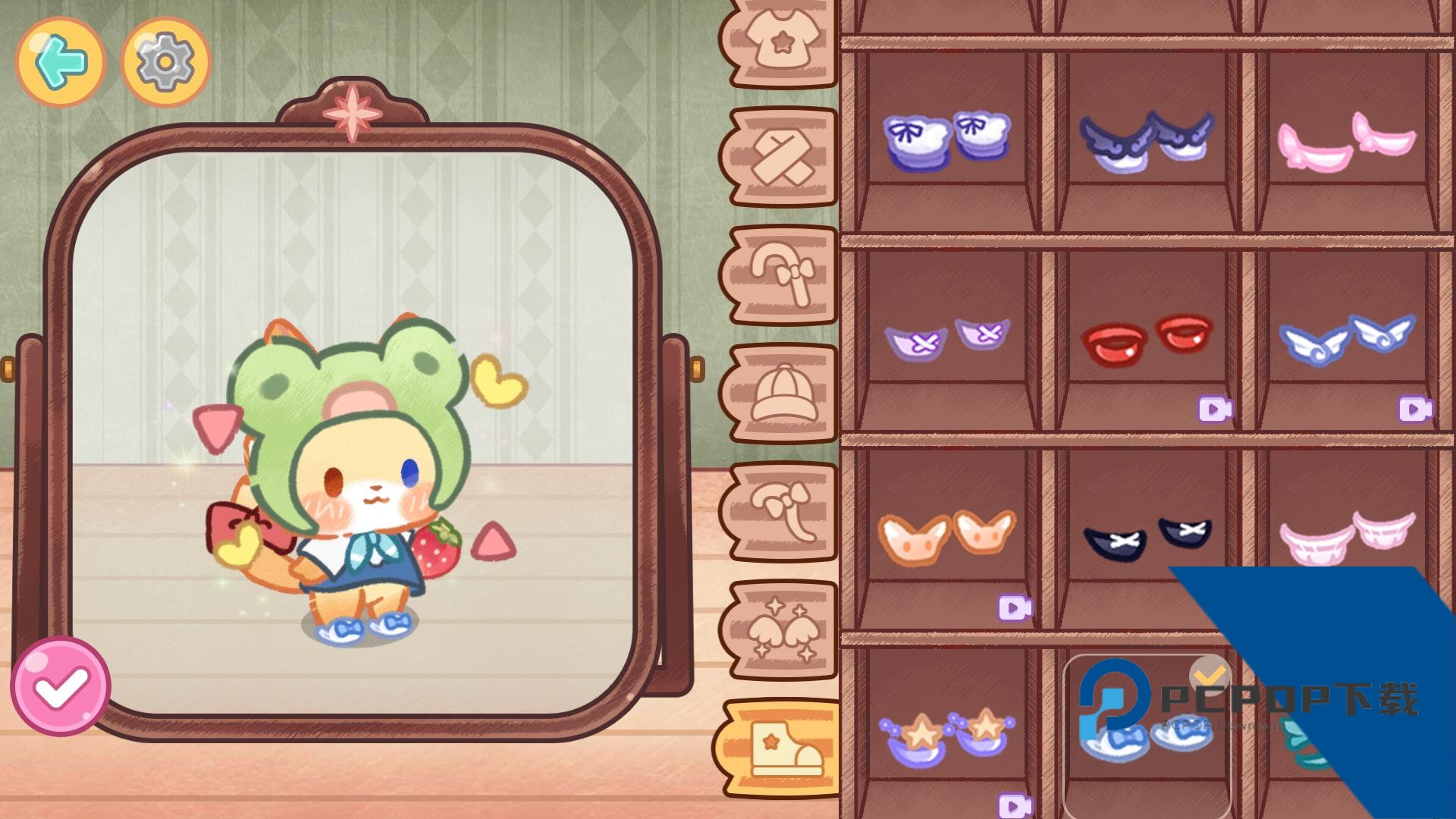
Task: Choose the orange fox-ear shoes
Action: [946, 536]
